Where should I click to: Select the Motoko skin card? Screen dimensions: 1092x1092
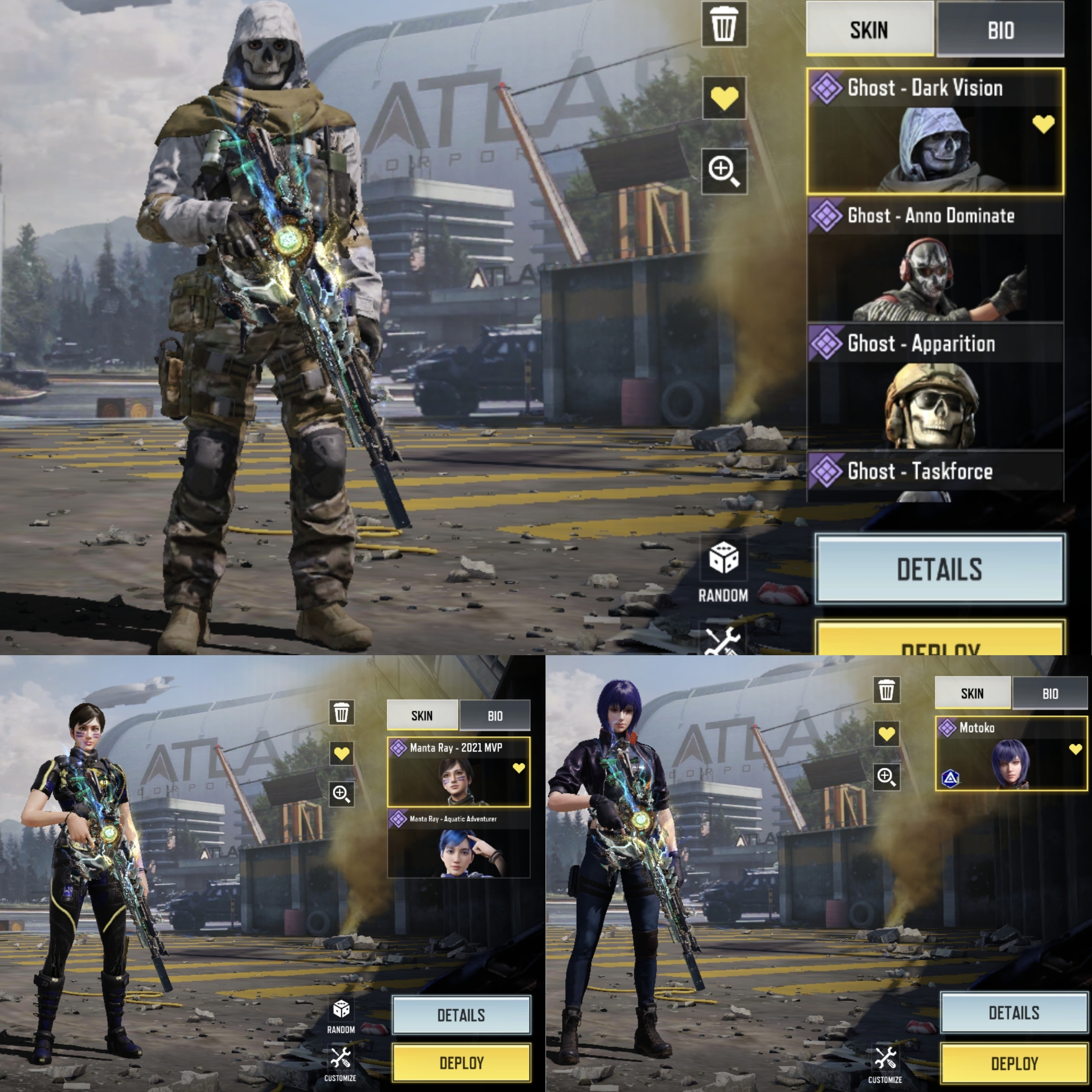click(x=1011, y=753)
